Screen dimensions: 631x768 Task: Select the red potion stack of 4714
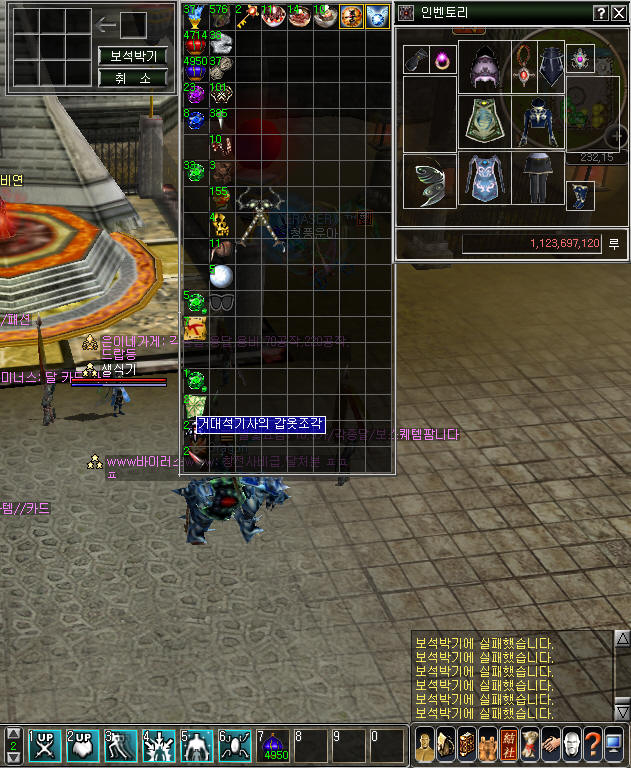pyautogui.click(x=194, y=43)
